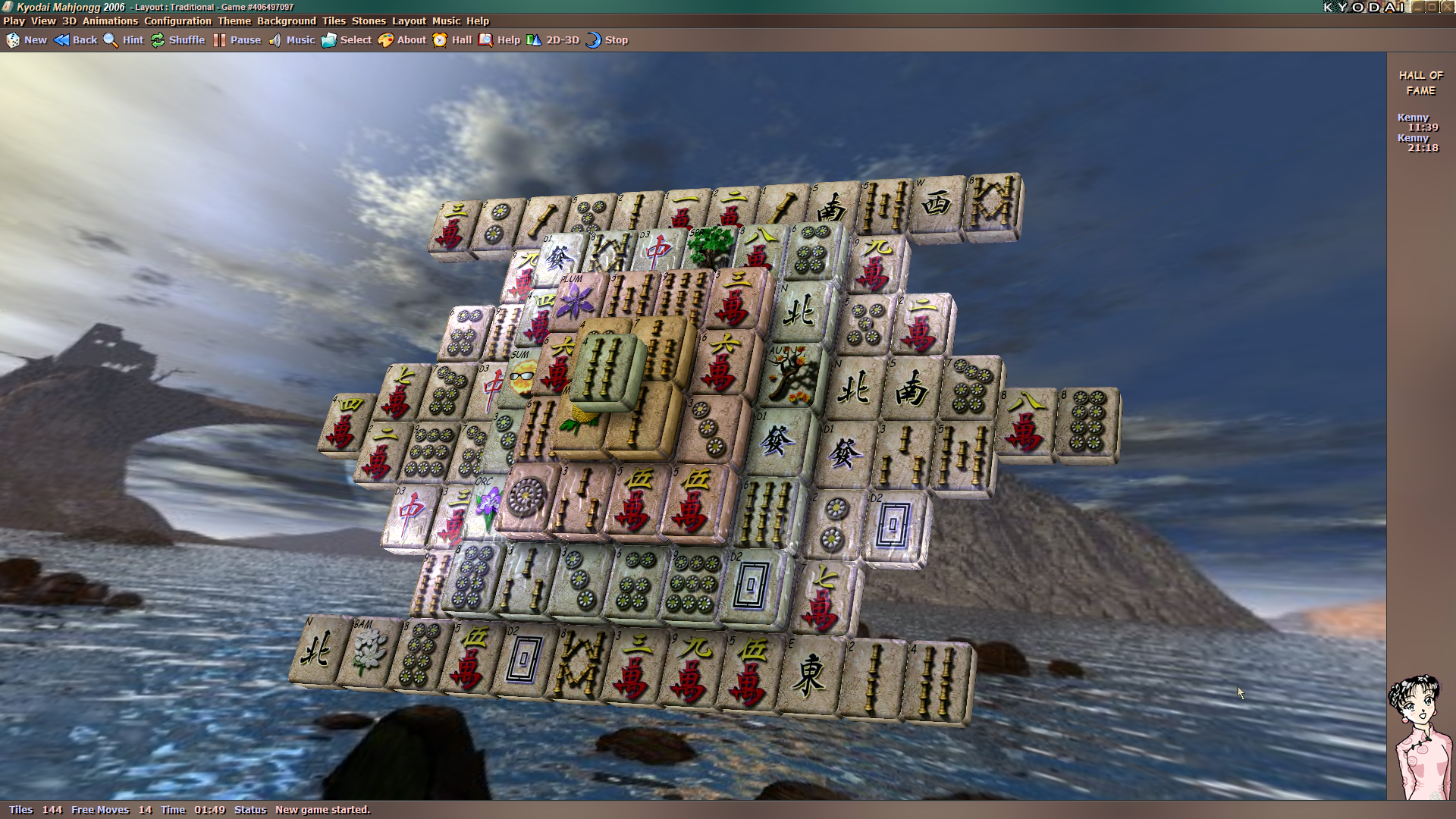Start a new game with the New icon
1456x819 pixels.
coord(27,40)
